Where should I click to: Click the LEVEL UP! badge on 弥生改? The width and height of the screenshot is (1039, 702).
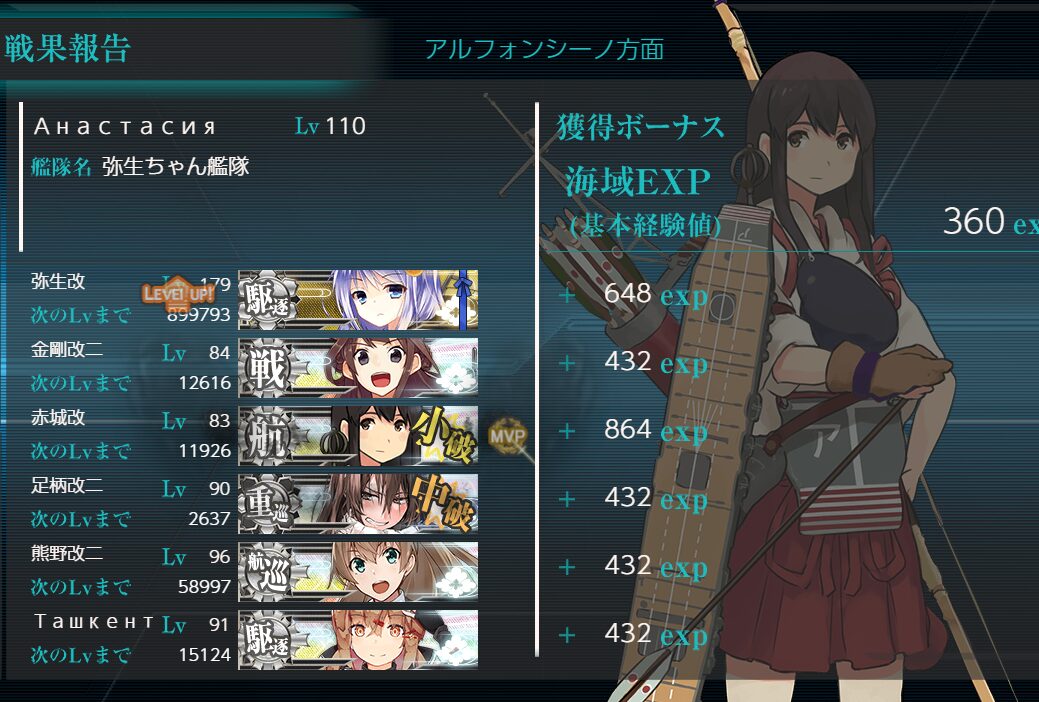coord(178,293)
